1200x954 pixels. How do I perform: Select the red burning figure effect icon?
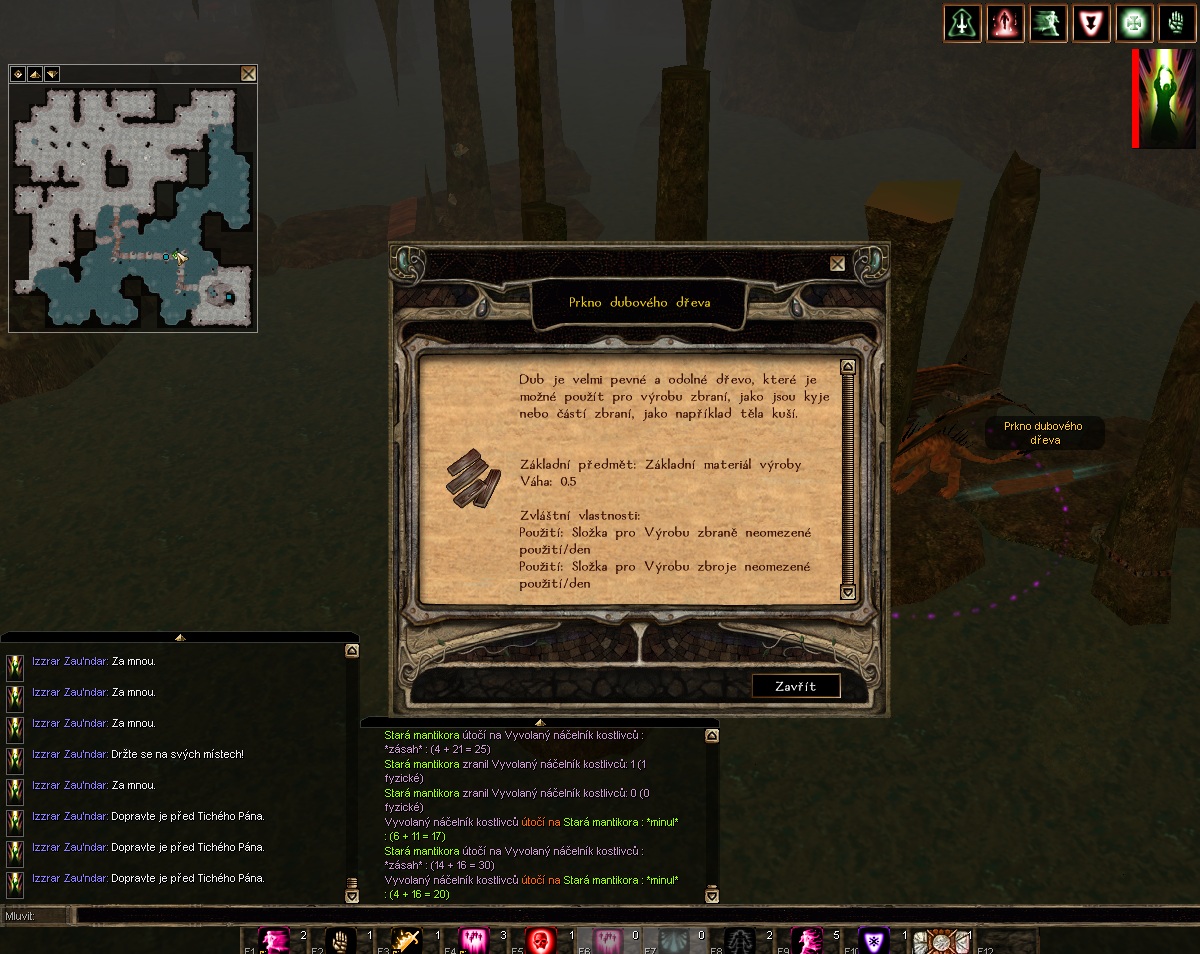[x=1005, y=23]
